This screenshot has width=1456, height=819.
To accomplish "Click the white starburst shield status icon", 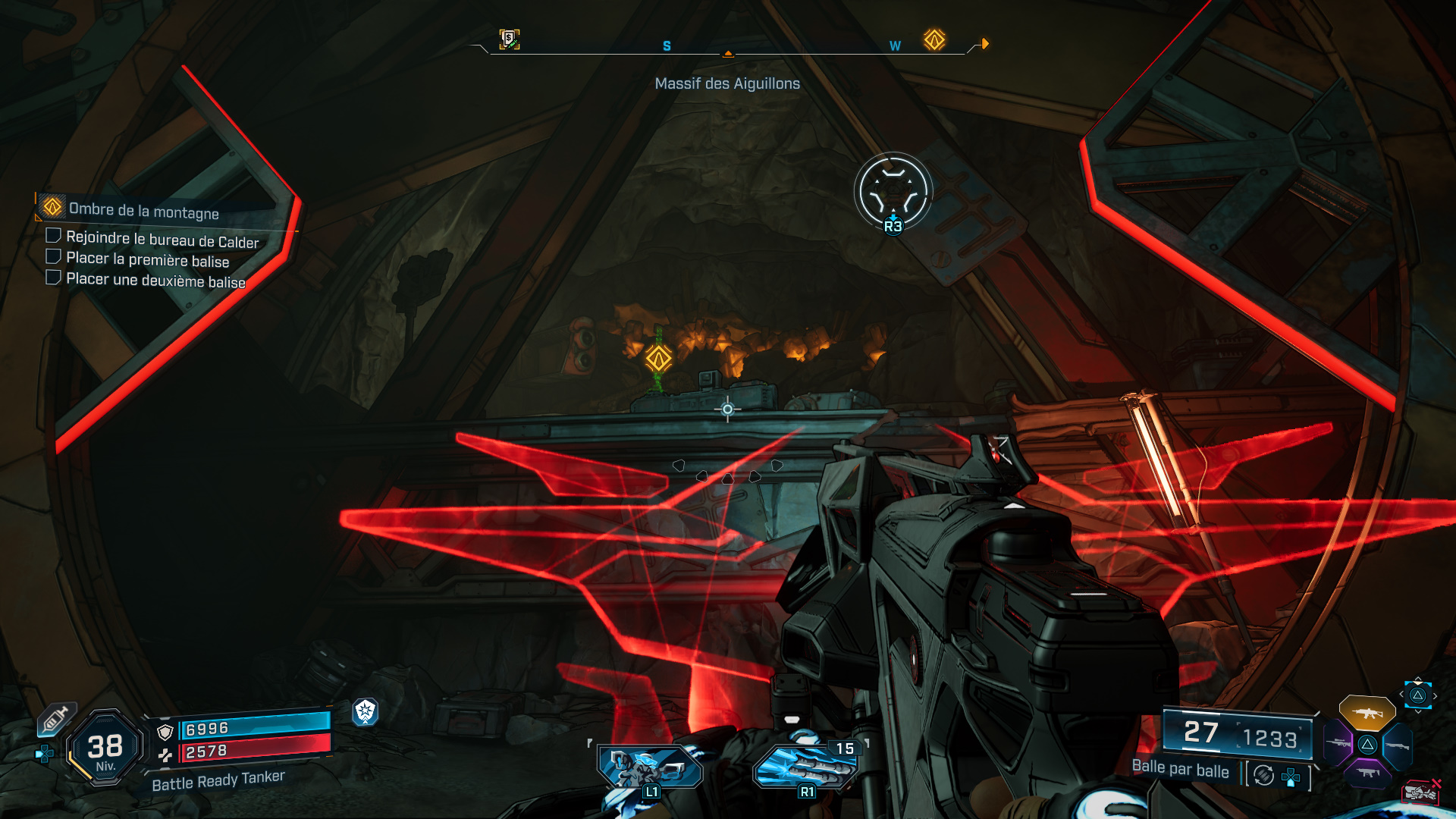I will point(366,711).
